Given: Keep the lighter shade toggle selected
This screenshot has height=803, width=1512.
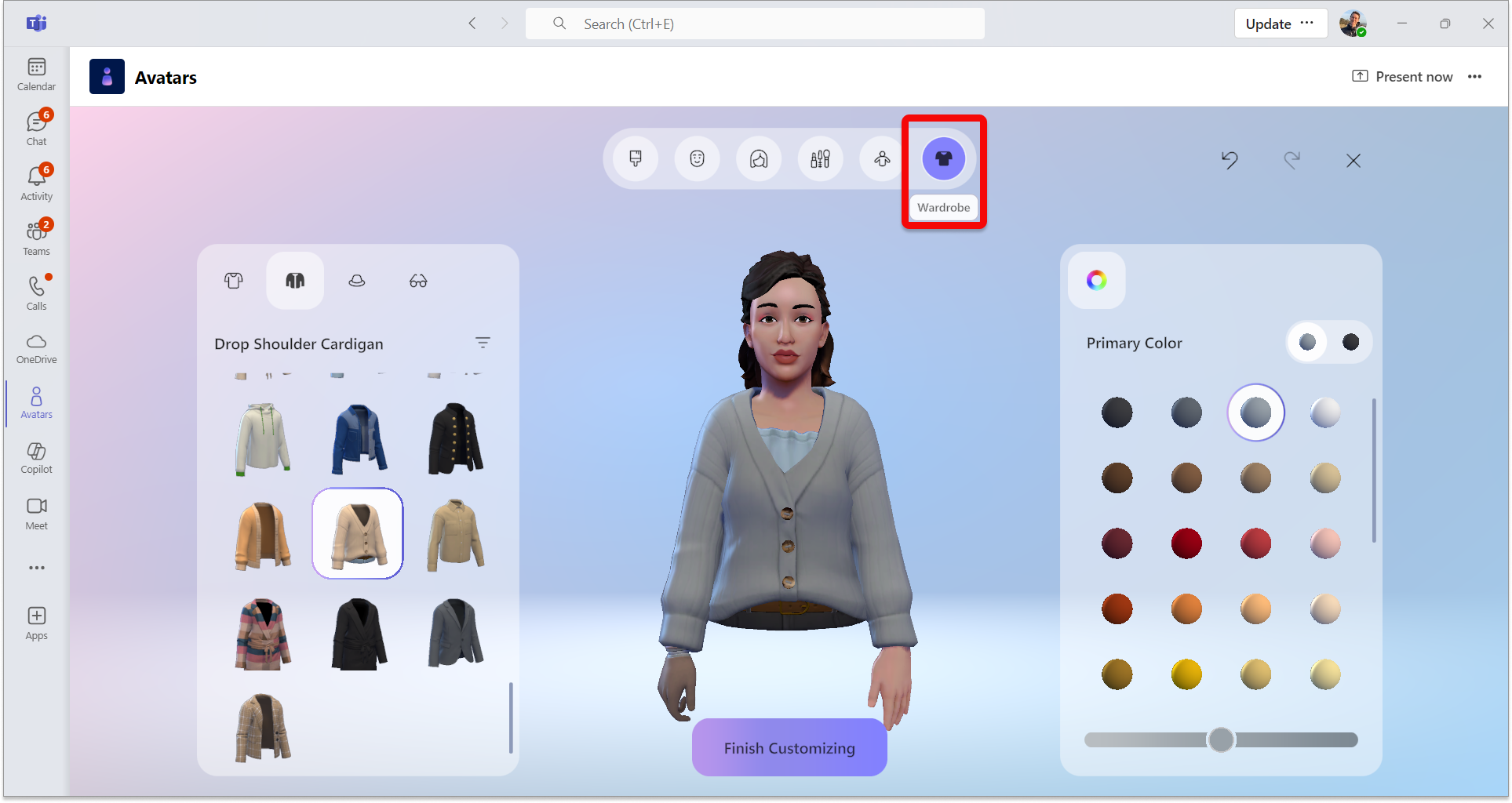Looking at the screenshot, I should [x=1306, y=342].
